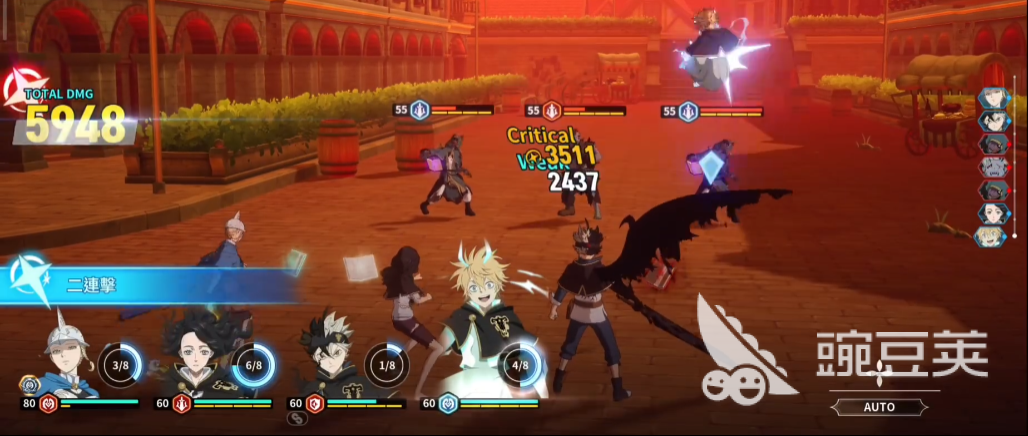The width and height of the screenshot is (1028, 436).
Task: Select the blond portrait in the turn order
Action: pyautogui.click(x=990, y=236)
